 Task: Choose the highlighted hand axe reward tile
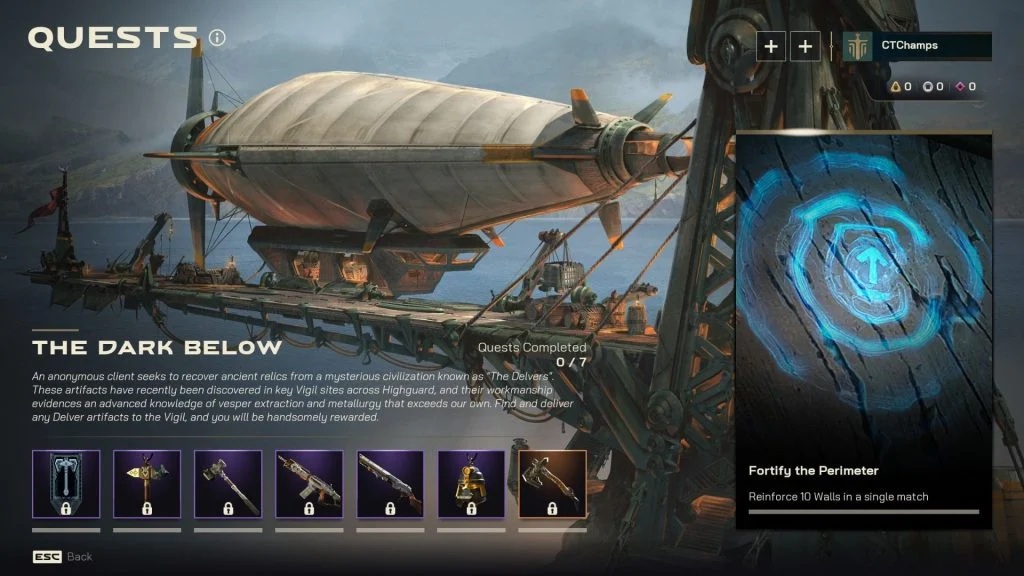tap(553, 484)
